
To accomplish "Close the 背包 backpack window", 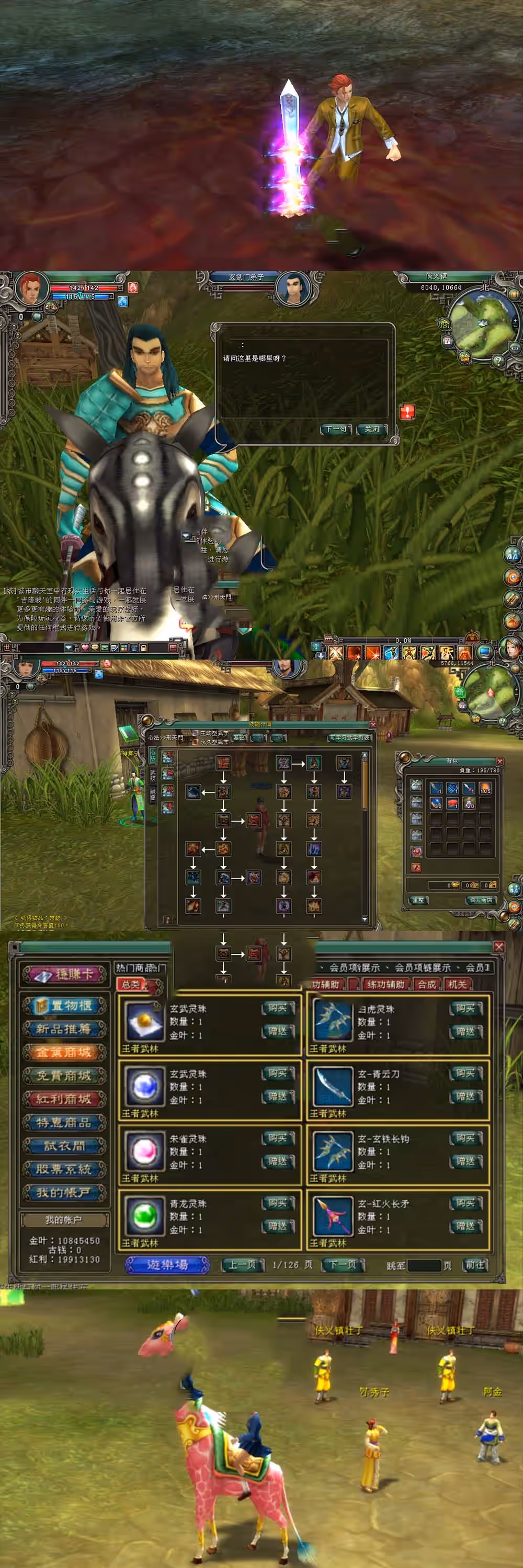I will [x=500, y=762].
